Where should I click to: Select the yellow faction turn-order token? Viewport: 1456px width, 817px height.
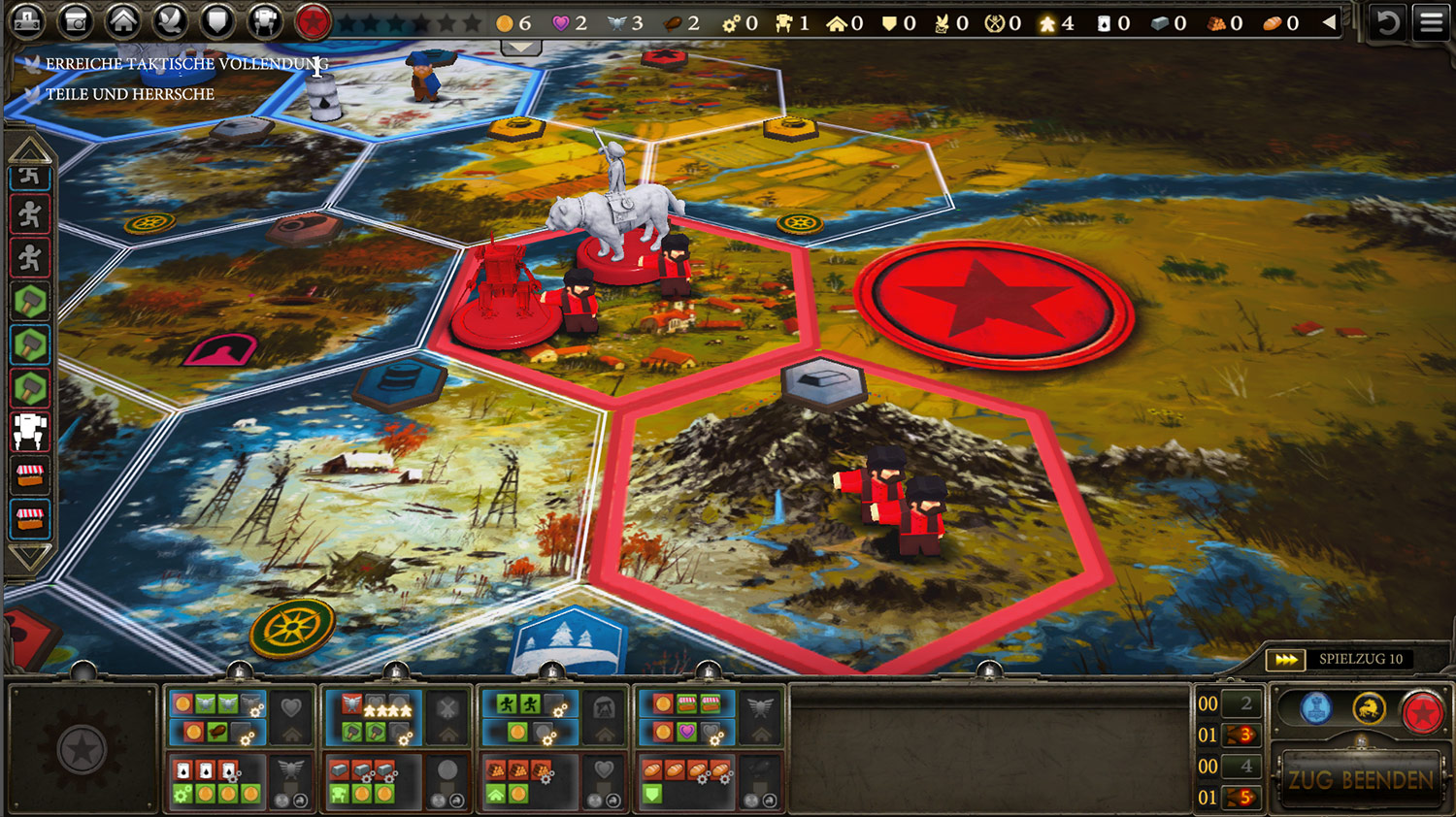(x=1369, y=709)
